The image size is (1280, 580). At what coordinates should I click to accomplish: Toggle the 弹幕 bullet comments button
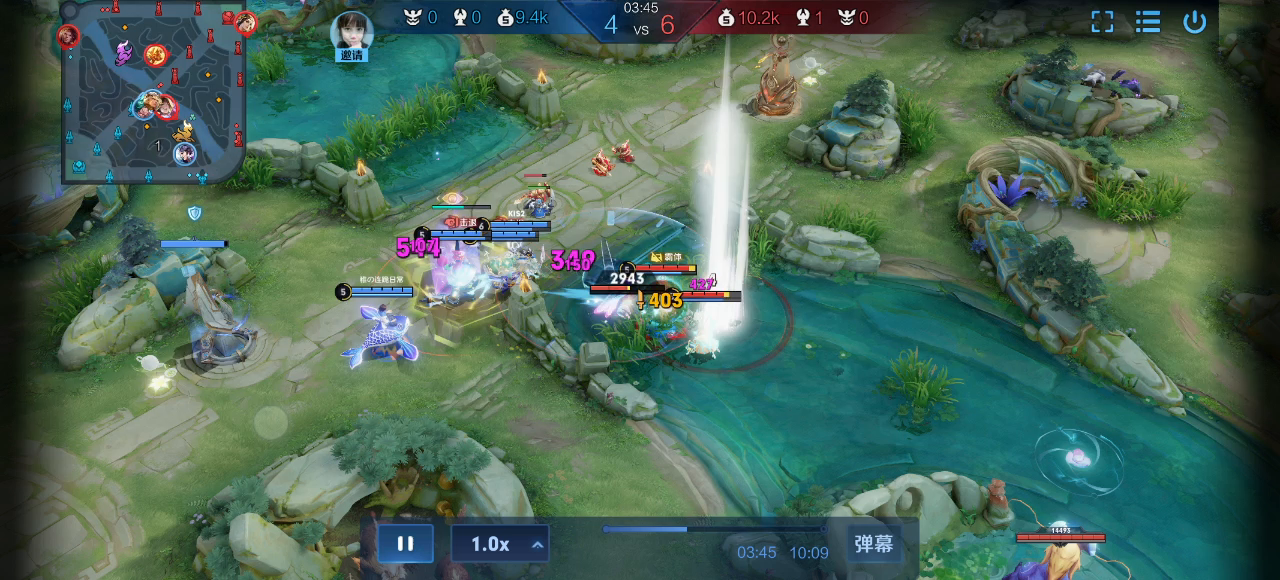pyautogui.click(x=874, y=544)
